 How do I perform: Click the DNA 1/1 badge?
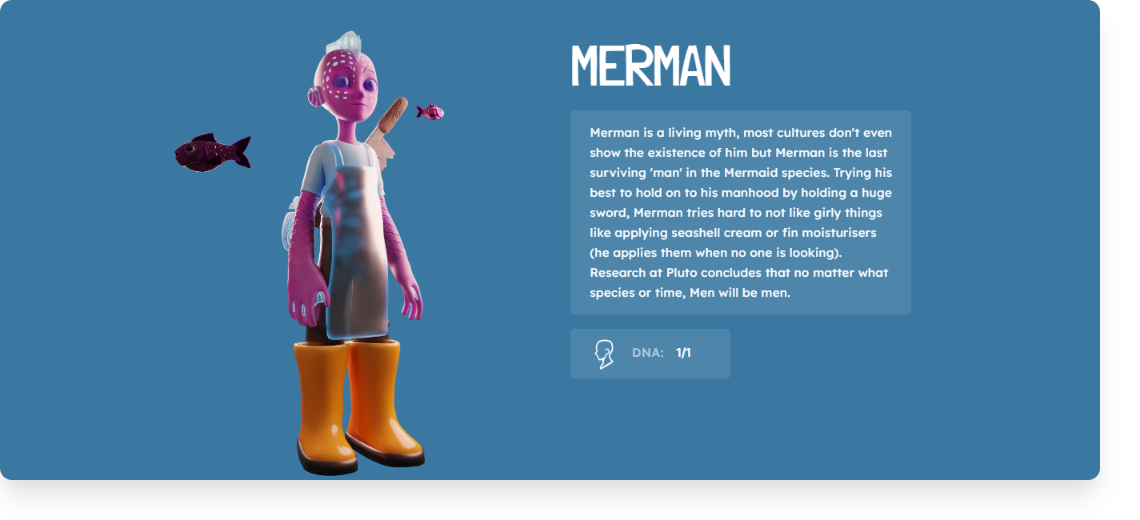[x=650, y=354]
